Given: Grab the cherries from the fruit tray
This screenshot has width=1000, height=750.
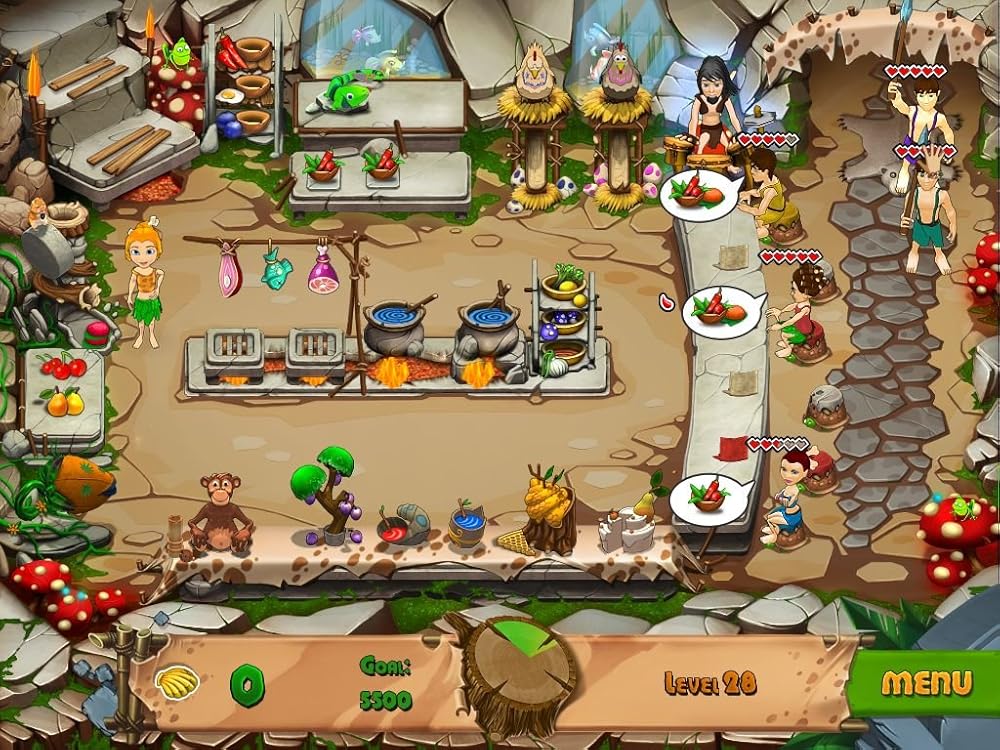Looking at the screenshot, I should pyautogui.click(x=63, y=367).
